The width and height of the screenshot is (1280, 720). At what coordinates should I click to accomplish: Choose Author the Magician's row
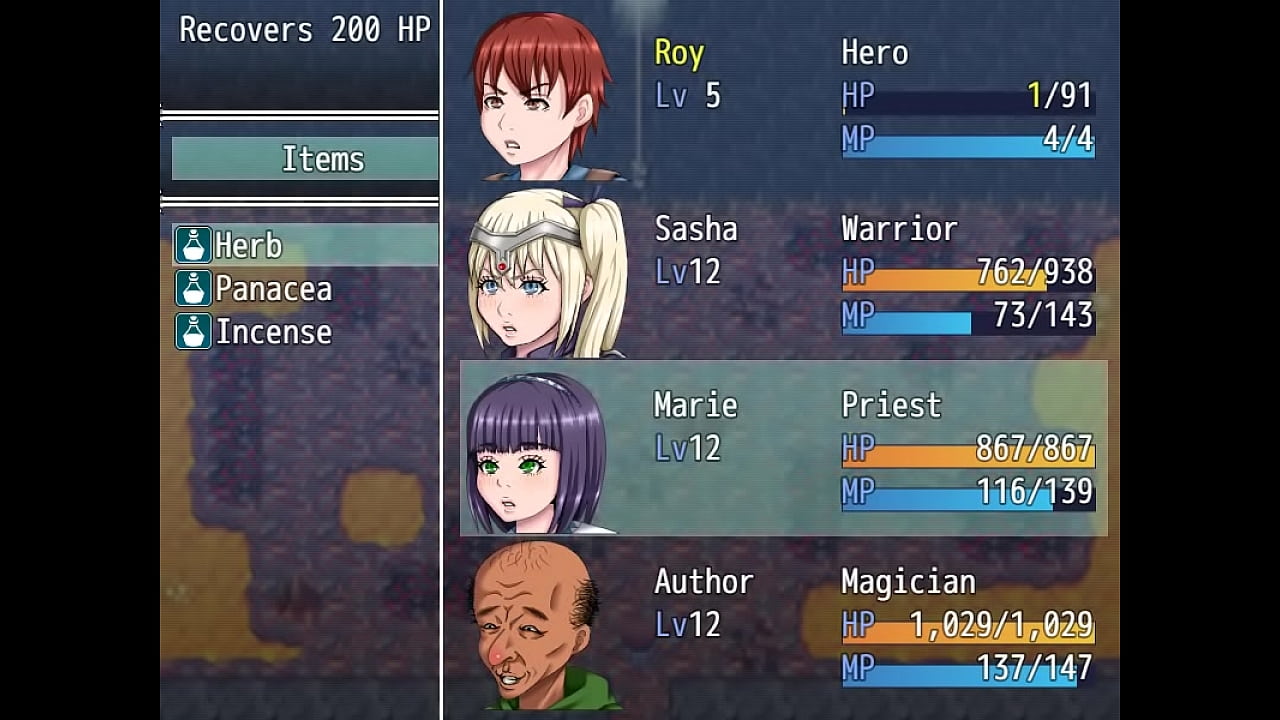pyautogui.click(x=782, y=624)
